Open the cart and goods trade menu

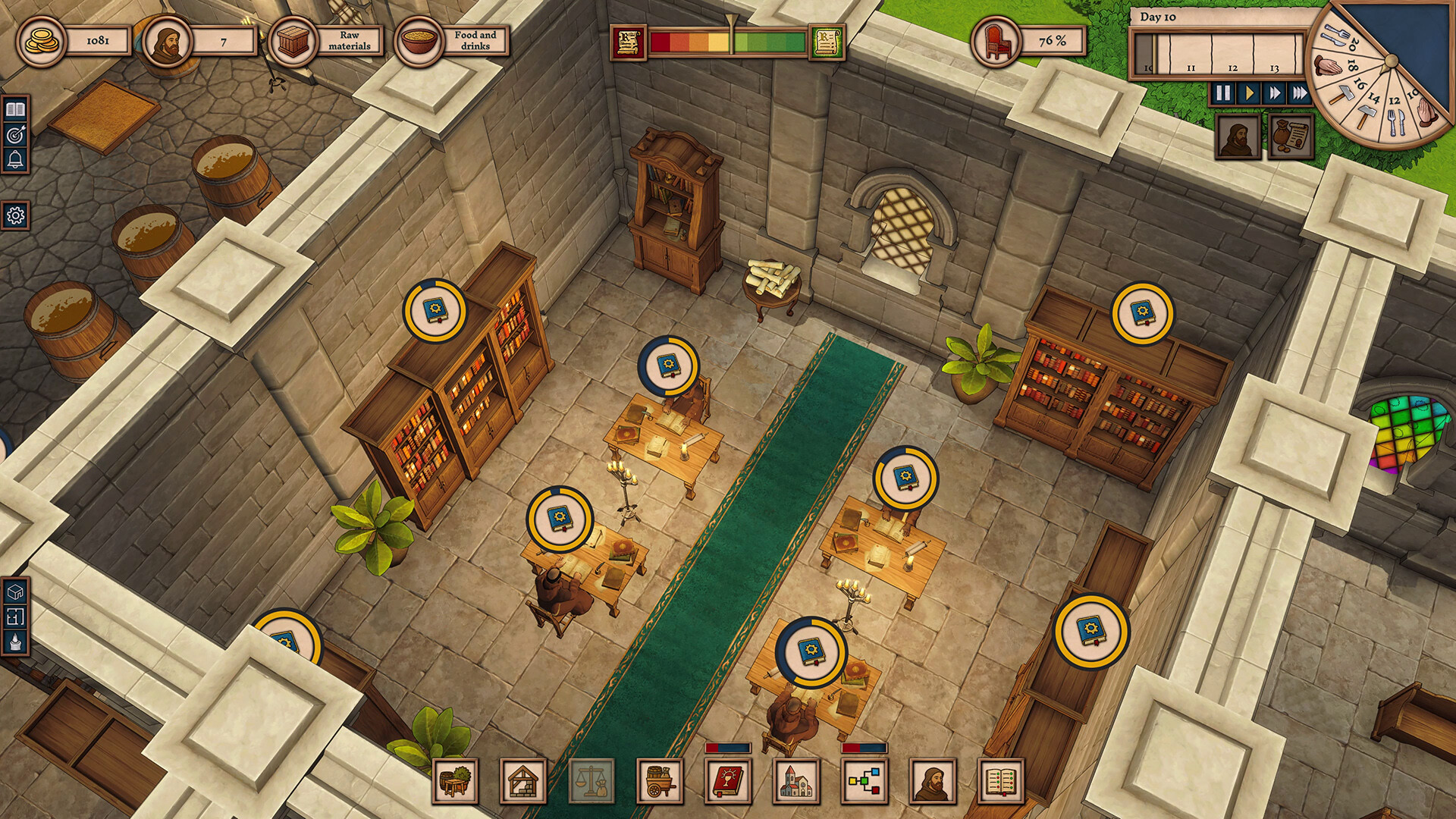(x=660, y=781)
